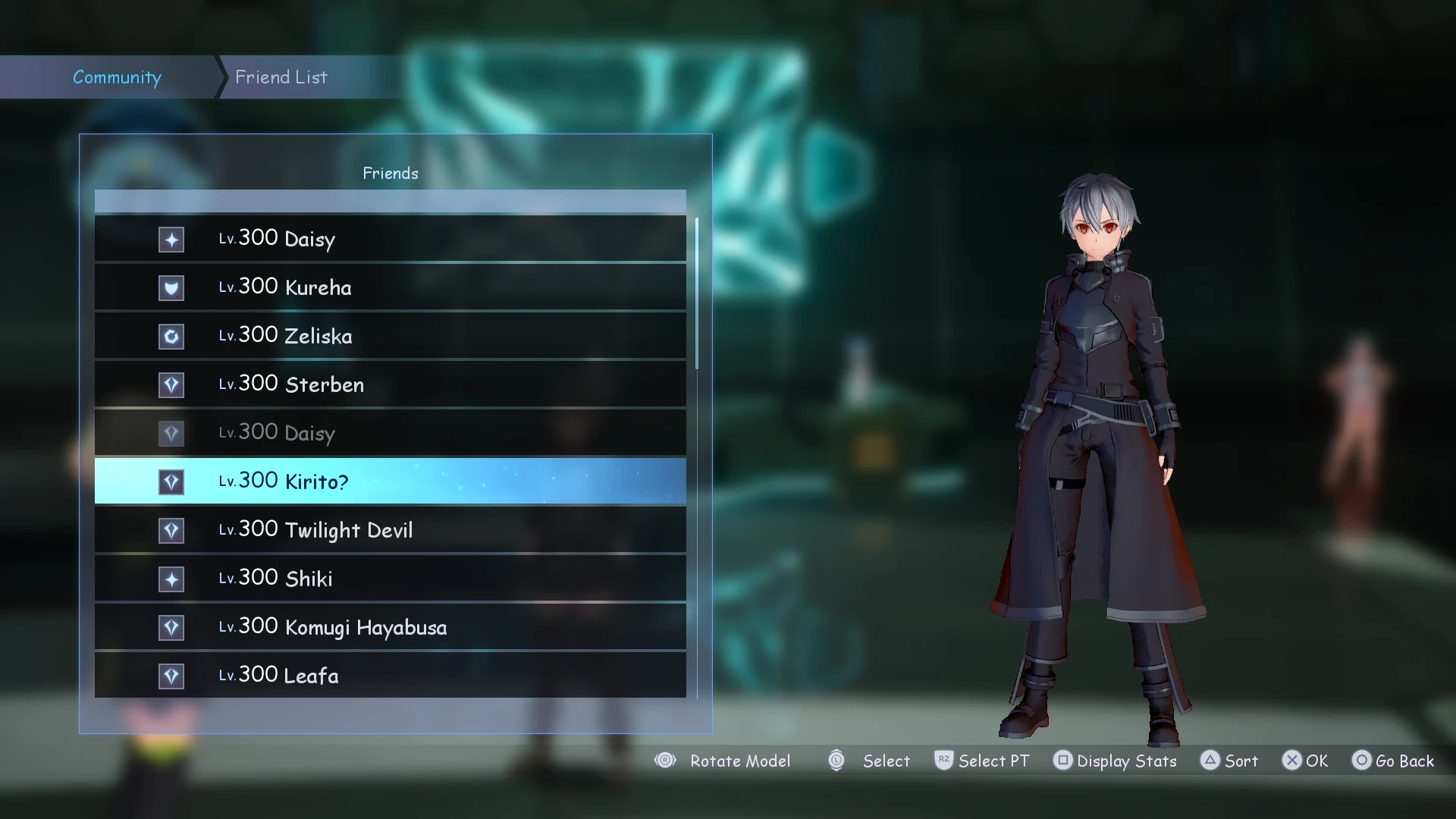1456x819 pixels.
Task: Select the Kirito? friend entry
Action: 390,482
